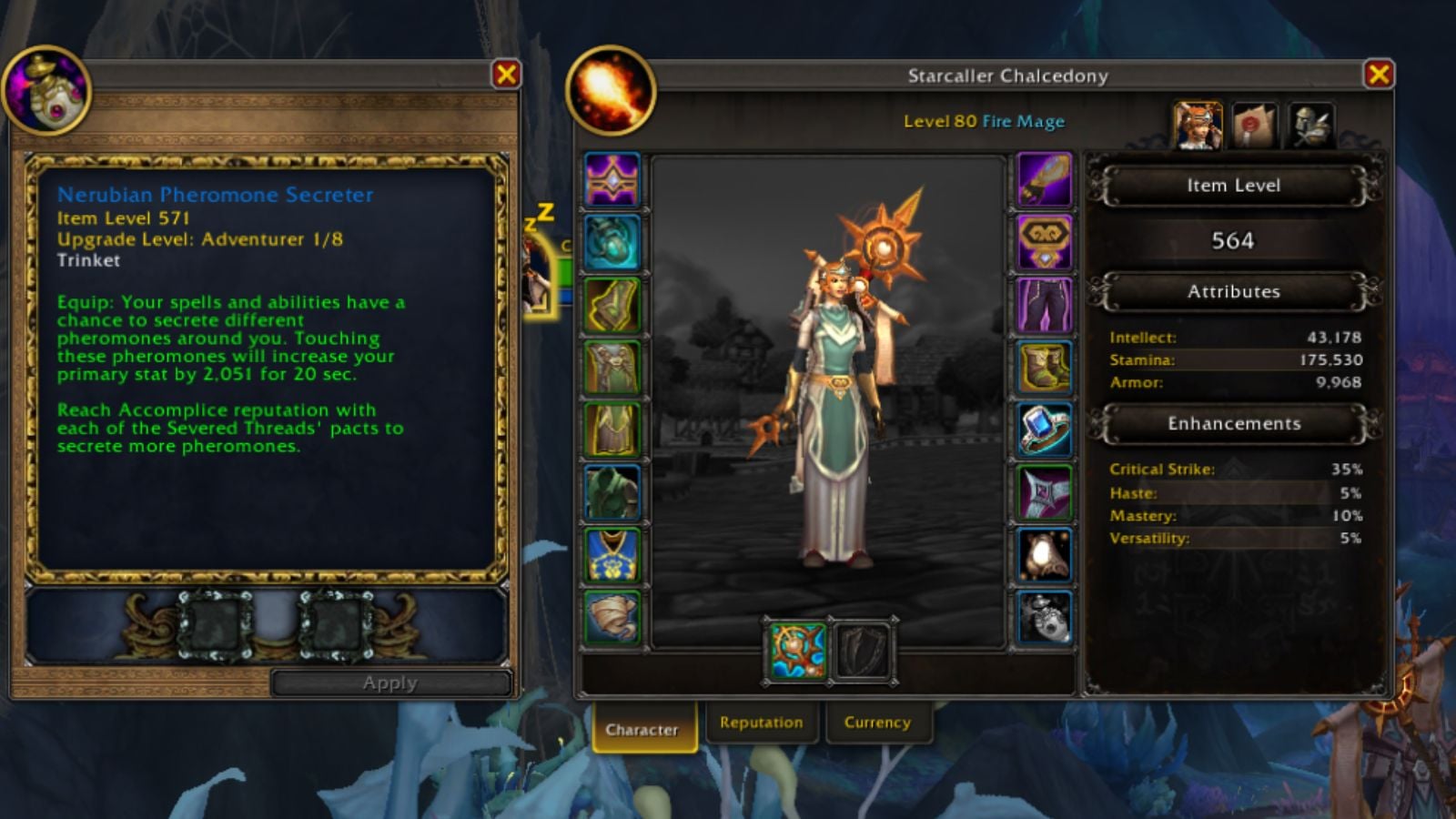The height and width of the screenshot is (819, 1456).
Task: Inspect the equipped neck amulet
Action: click(x=612, y=241)
